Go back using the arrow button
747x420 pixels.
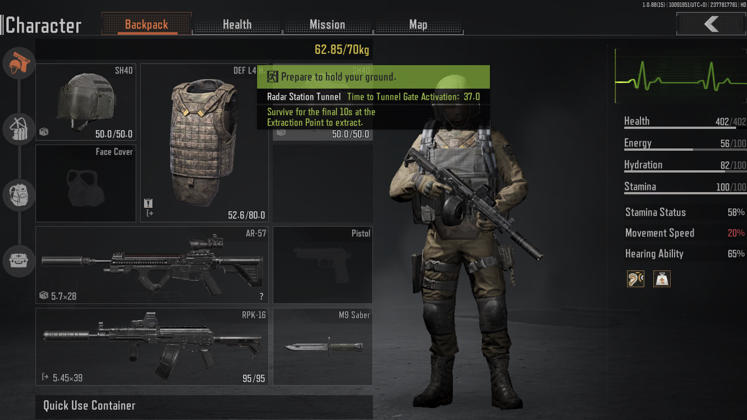710,24
